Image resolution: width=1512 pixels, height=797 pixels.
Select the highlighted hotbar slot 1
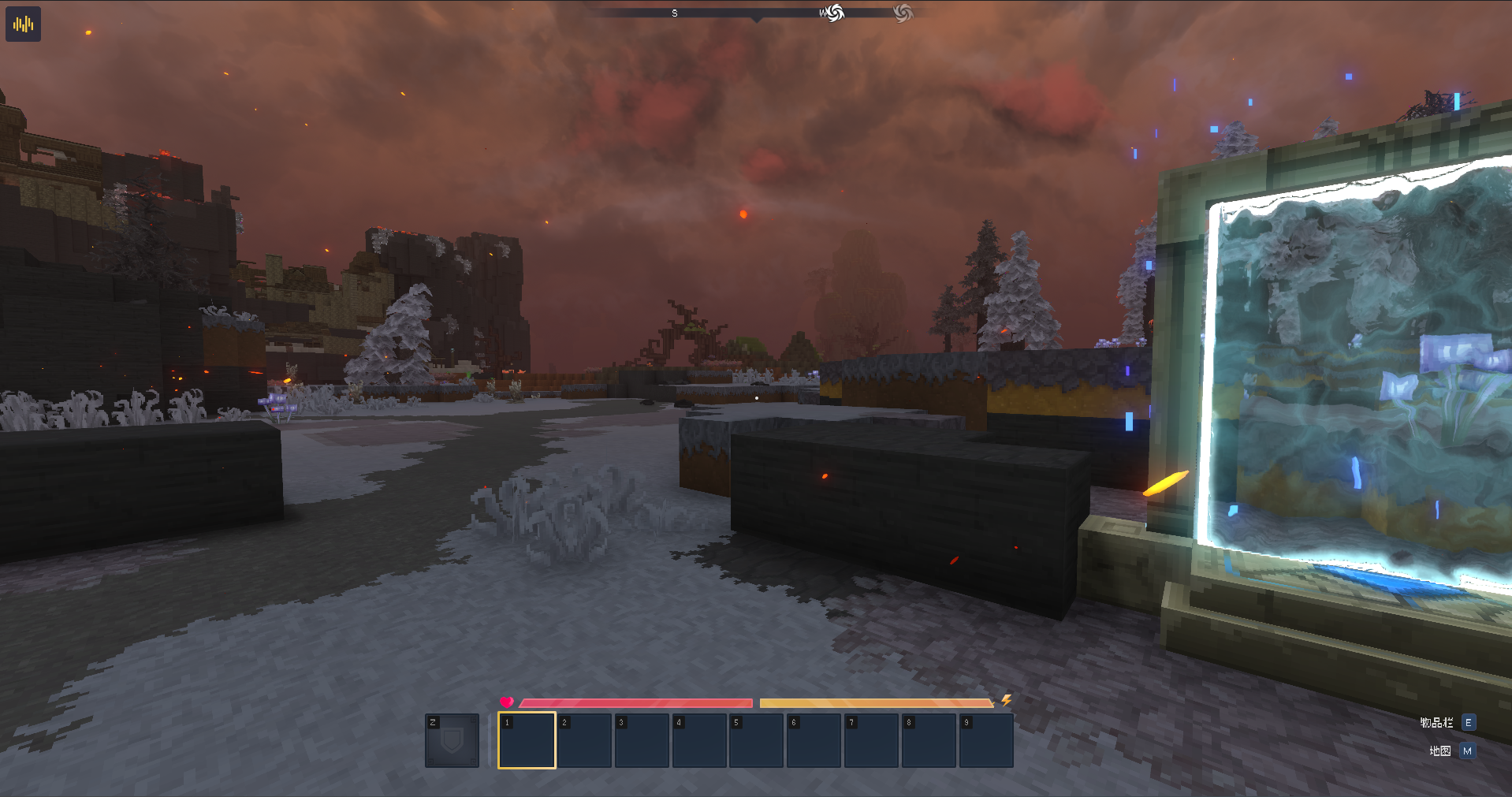pyautogui.click(x=527, y=740)
